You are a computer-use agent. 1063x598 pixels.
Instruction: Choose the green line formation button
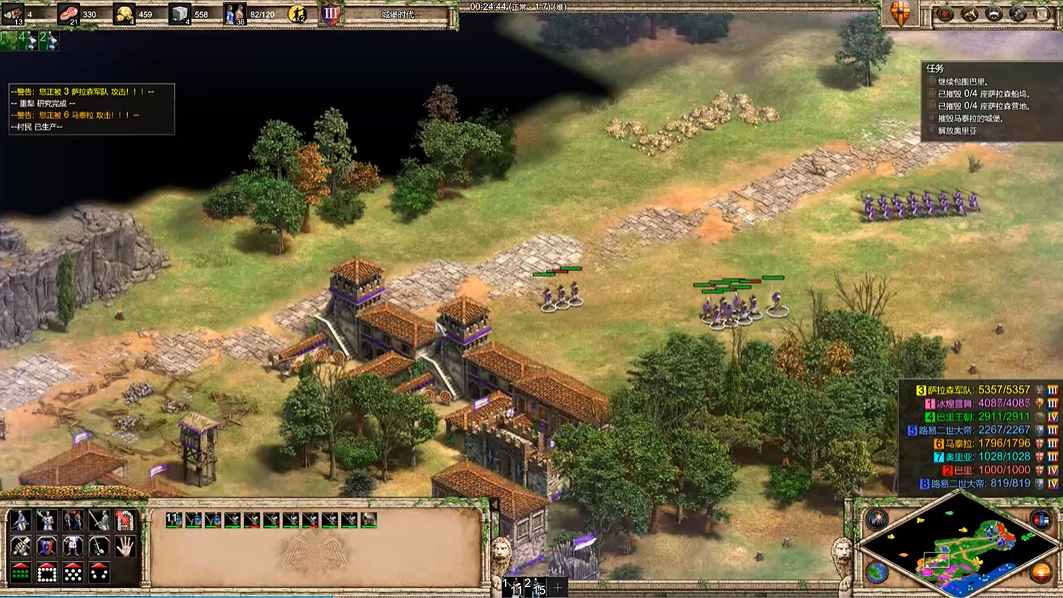[x=20, y=573]
